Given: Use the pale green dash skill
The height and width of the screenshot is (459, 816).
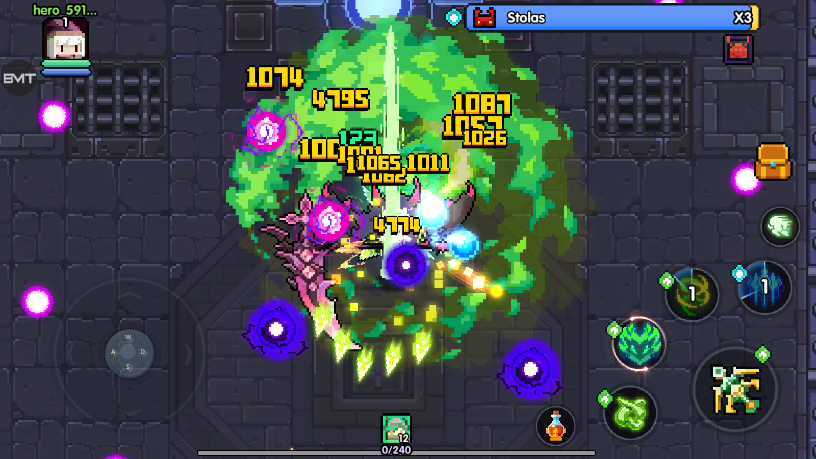Looking at the screenshot, I should point(779,226).
